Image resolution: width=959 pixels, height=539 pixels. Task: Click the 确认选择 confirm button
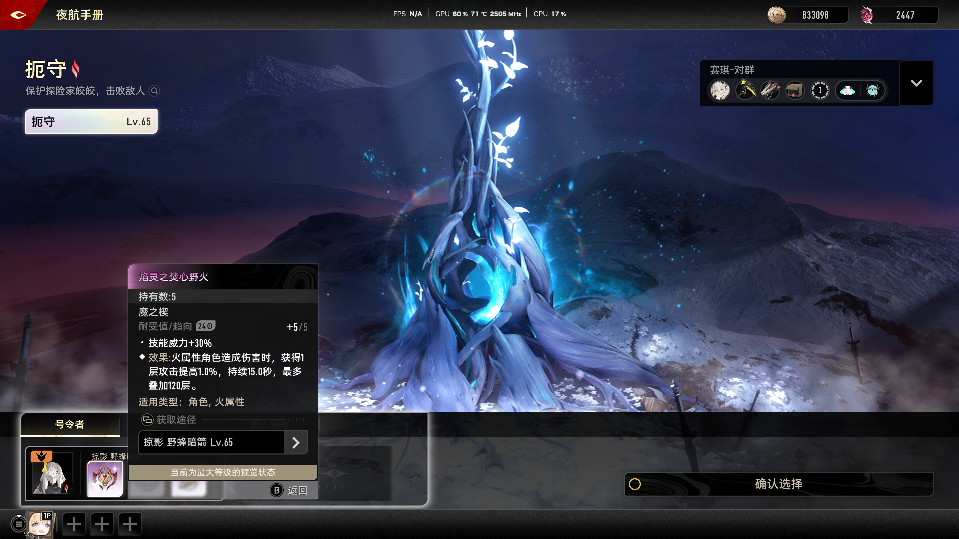pos(778,484)
